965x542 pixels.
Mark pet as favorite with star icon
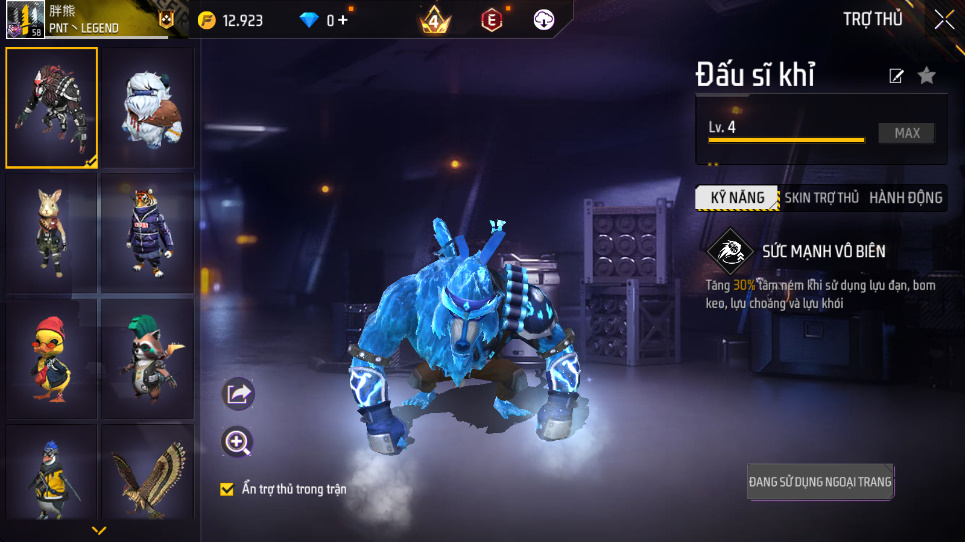point(927,76)
